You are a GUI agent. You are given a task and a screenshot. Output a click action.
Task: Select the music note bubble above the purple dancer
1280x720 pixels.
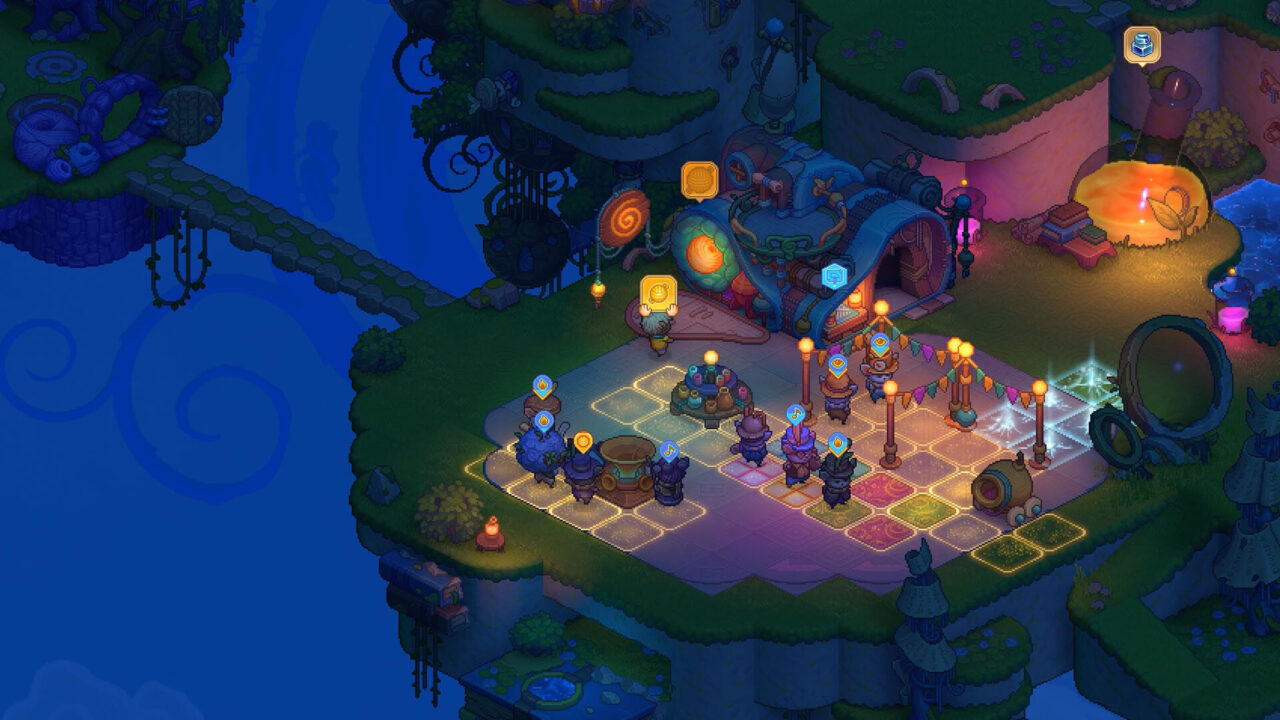click(795, 414)
